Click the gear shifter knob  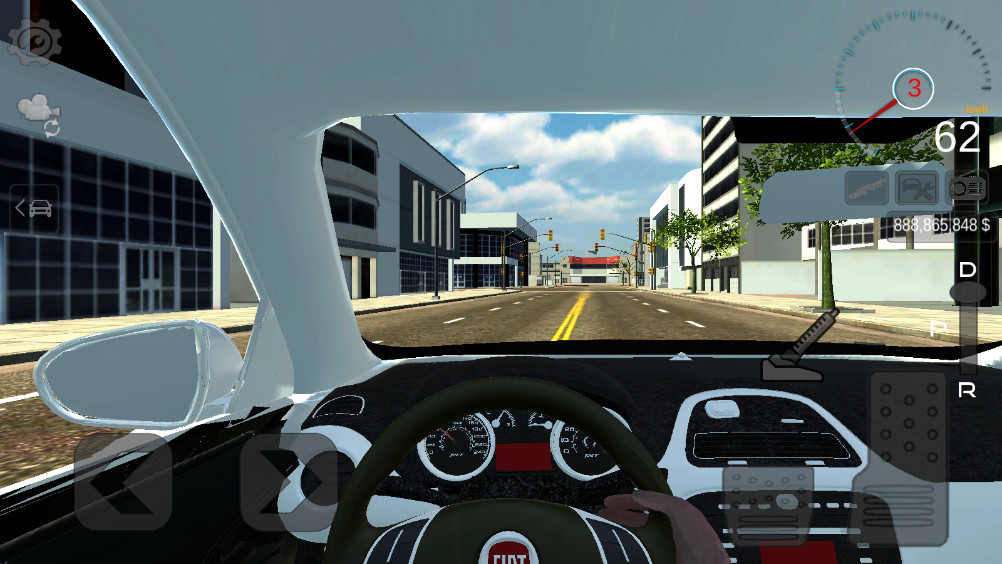click(967, 292)
